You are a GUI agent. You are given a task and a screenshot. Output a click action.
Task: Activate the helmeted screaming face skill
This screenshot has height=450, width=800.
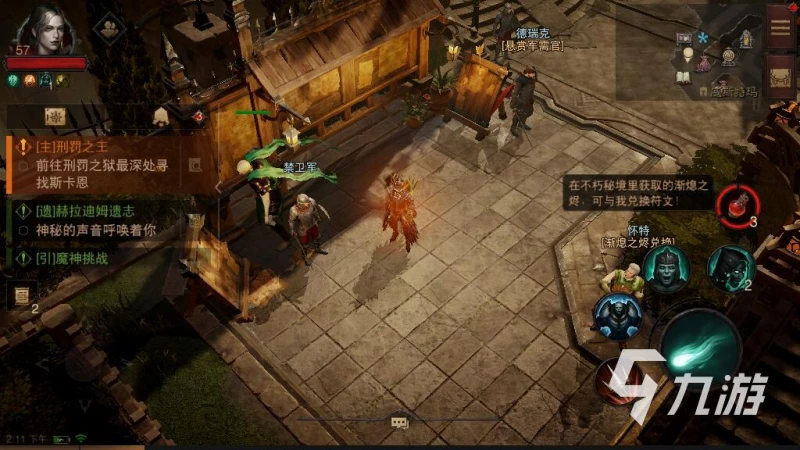[x=665, y=267]
